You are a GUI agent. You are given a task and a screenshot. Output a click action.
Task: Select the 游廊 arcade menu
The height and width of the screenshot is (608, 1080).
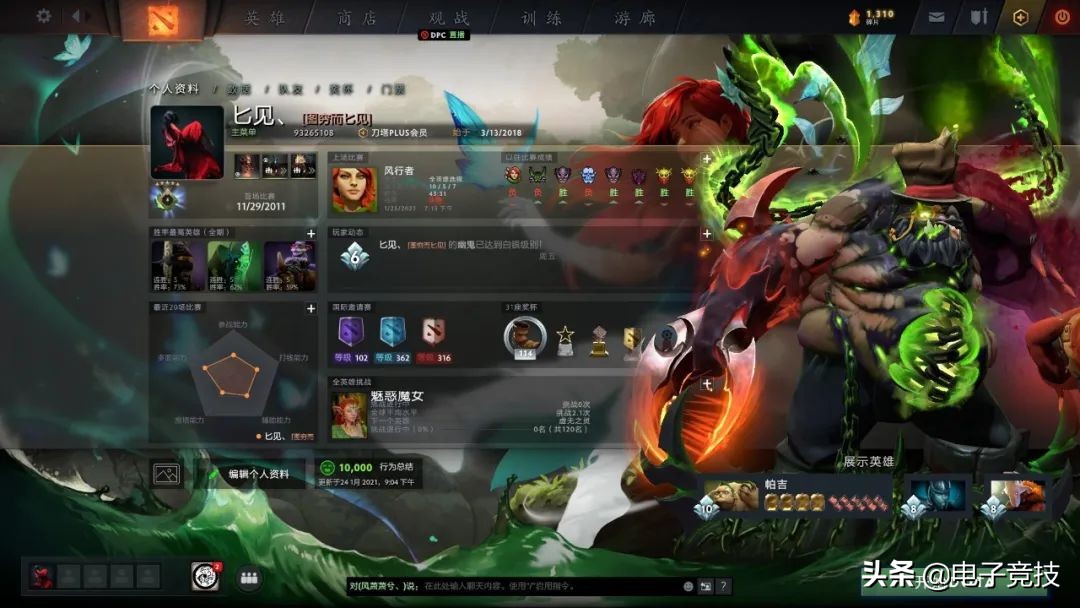pos(634,18)
